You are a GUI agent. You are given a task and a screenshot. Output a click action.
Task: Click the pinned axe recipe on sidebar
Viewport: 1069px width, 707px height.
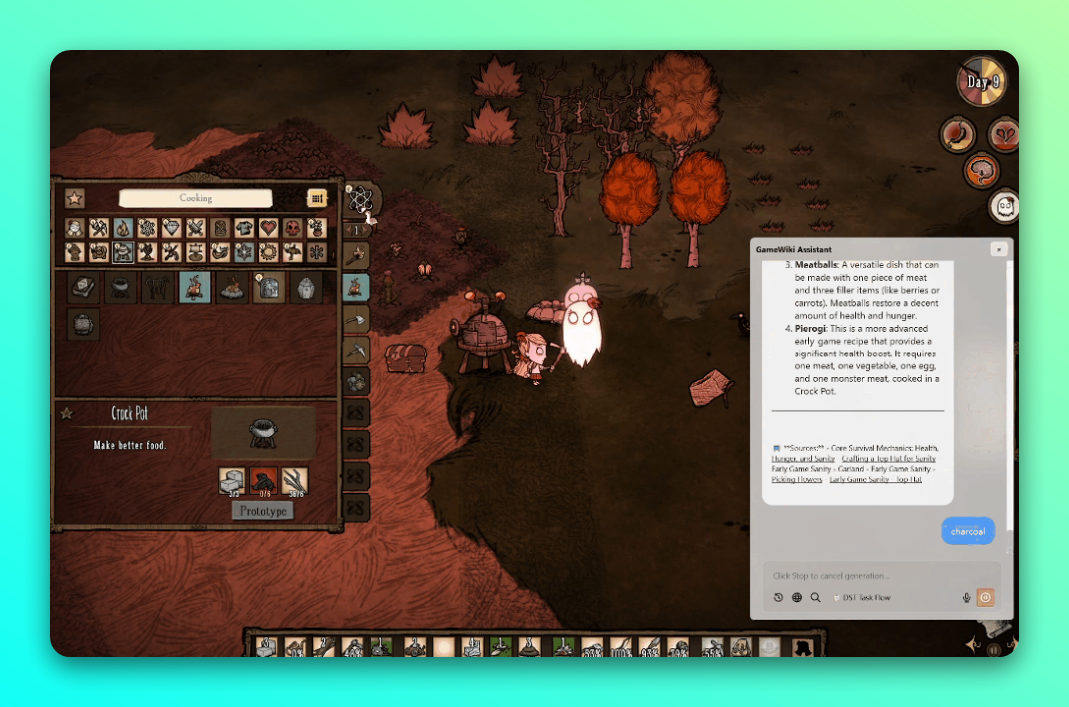pos(357,319)
